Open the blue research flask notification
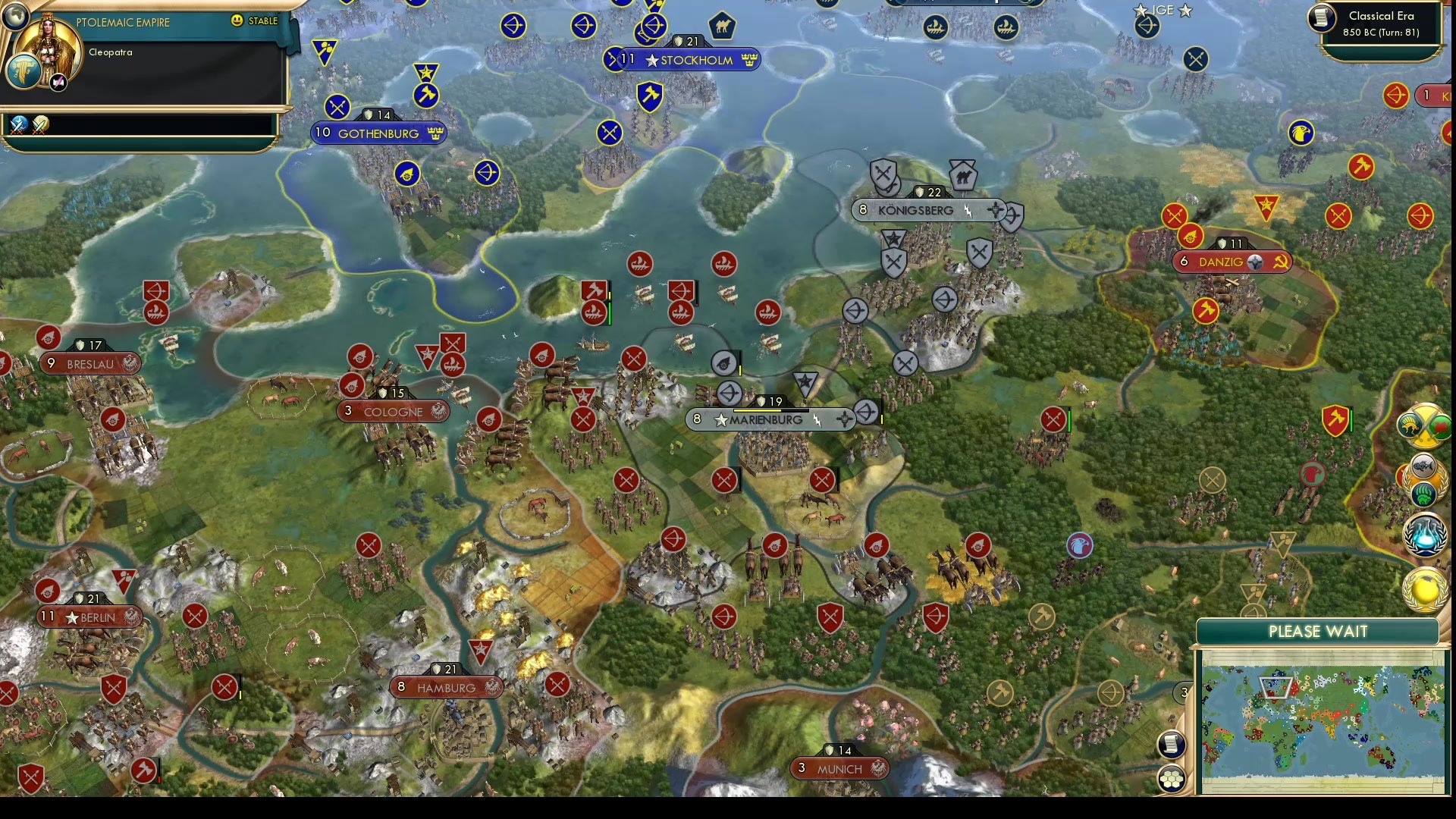This screenshot has height=819, width=1456. (1426, 535)
